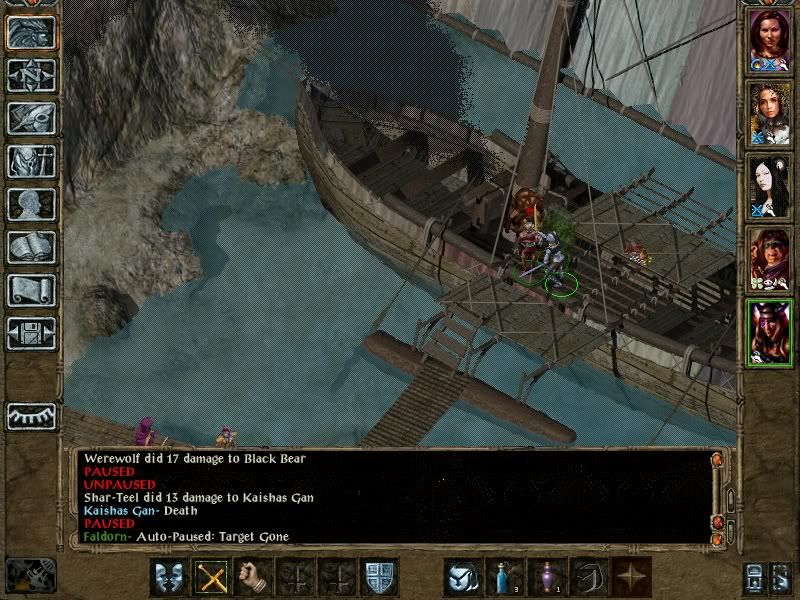The image size is (800, 600).
Task: Select the green-bordered horned headdress portrait
Action: tap(770, 333)
